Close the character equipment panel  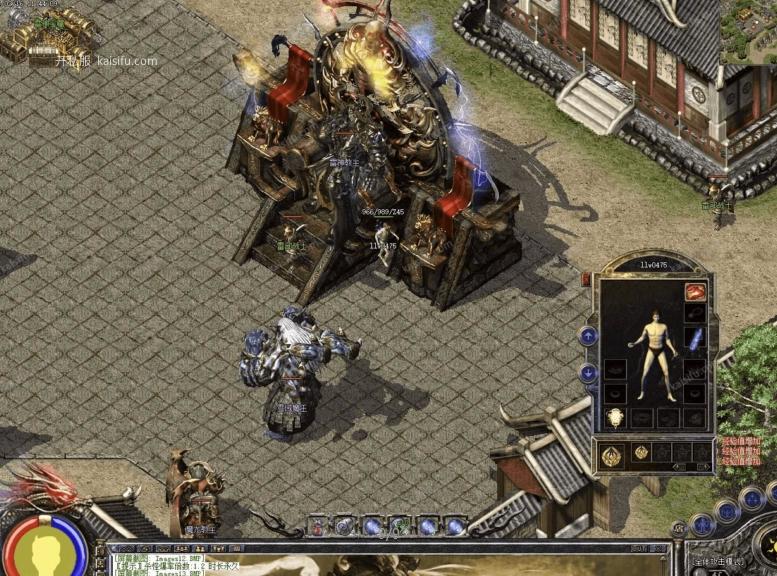[x=586, y=279]
